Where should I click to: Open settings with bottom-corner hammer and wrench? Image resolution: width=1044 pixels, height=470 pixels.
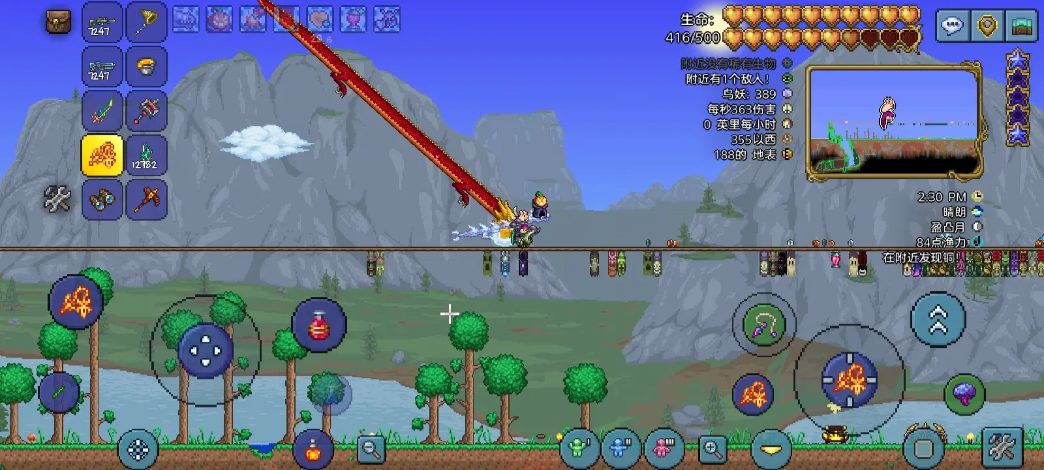pyautogui.click(x=1002, y=446)
